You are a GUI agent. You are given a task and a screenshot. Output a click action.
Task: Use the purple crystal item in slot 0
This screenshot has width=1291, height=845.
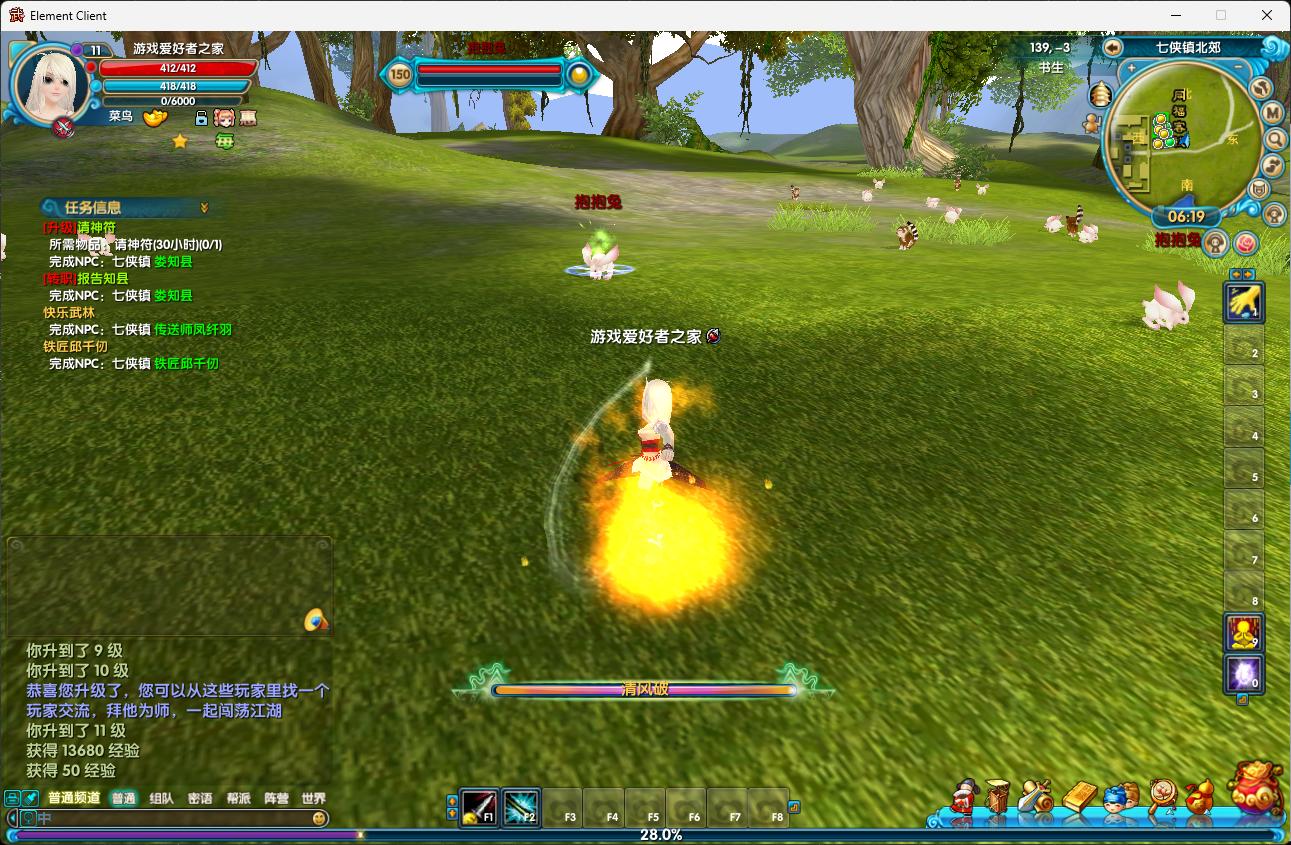click(x=1244, y=673)
